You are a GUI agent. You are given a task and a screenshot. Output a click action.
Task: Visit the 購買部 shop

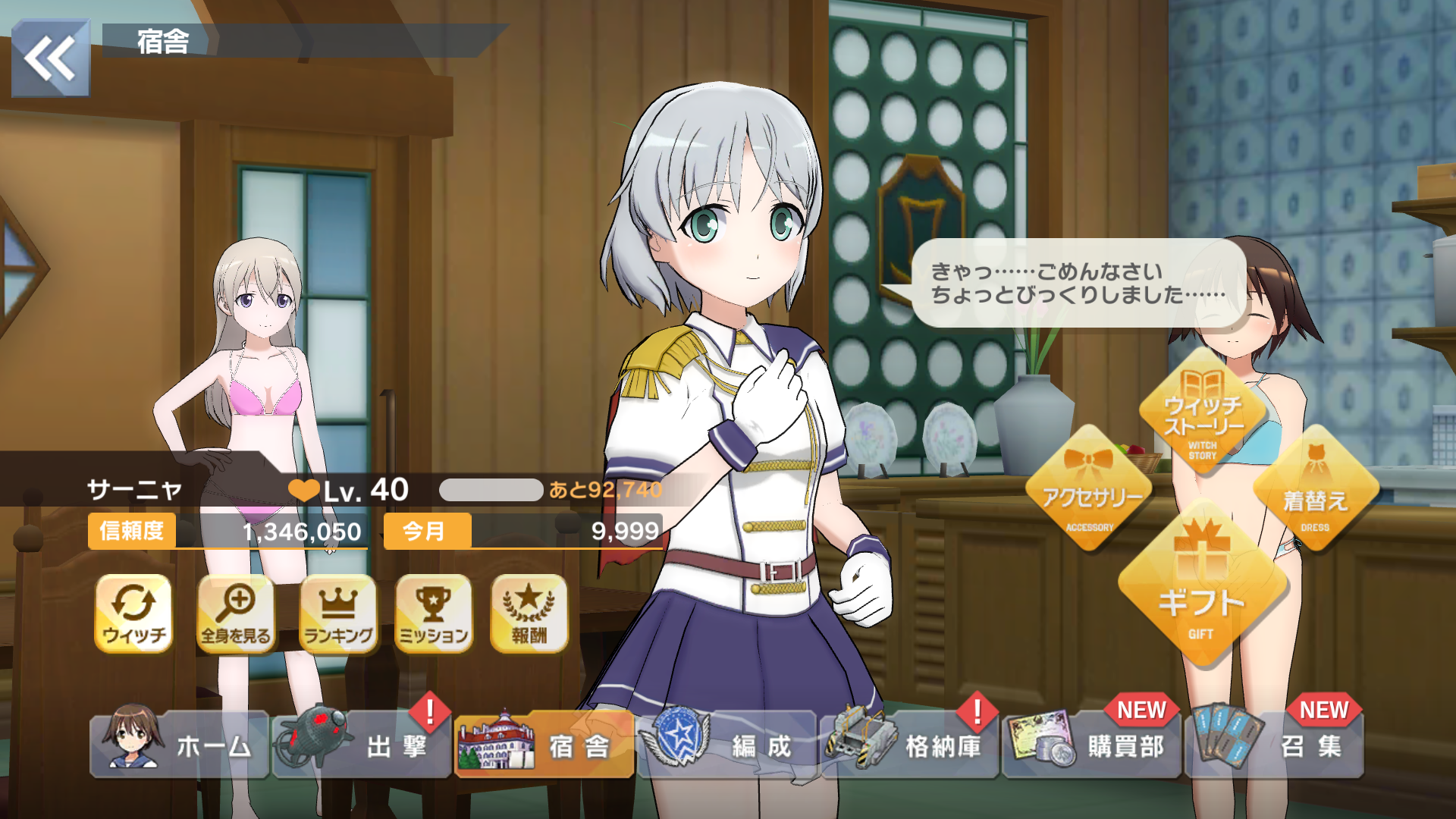1092,745
